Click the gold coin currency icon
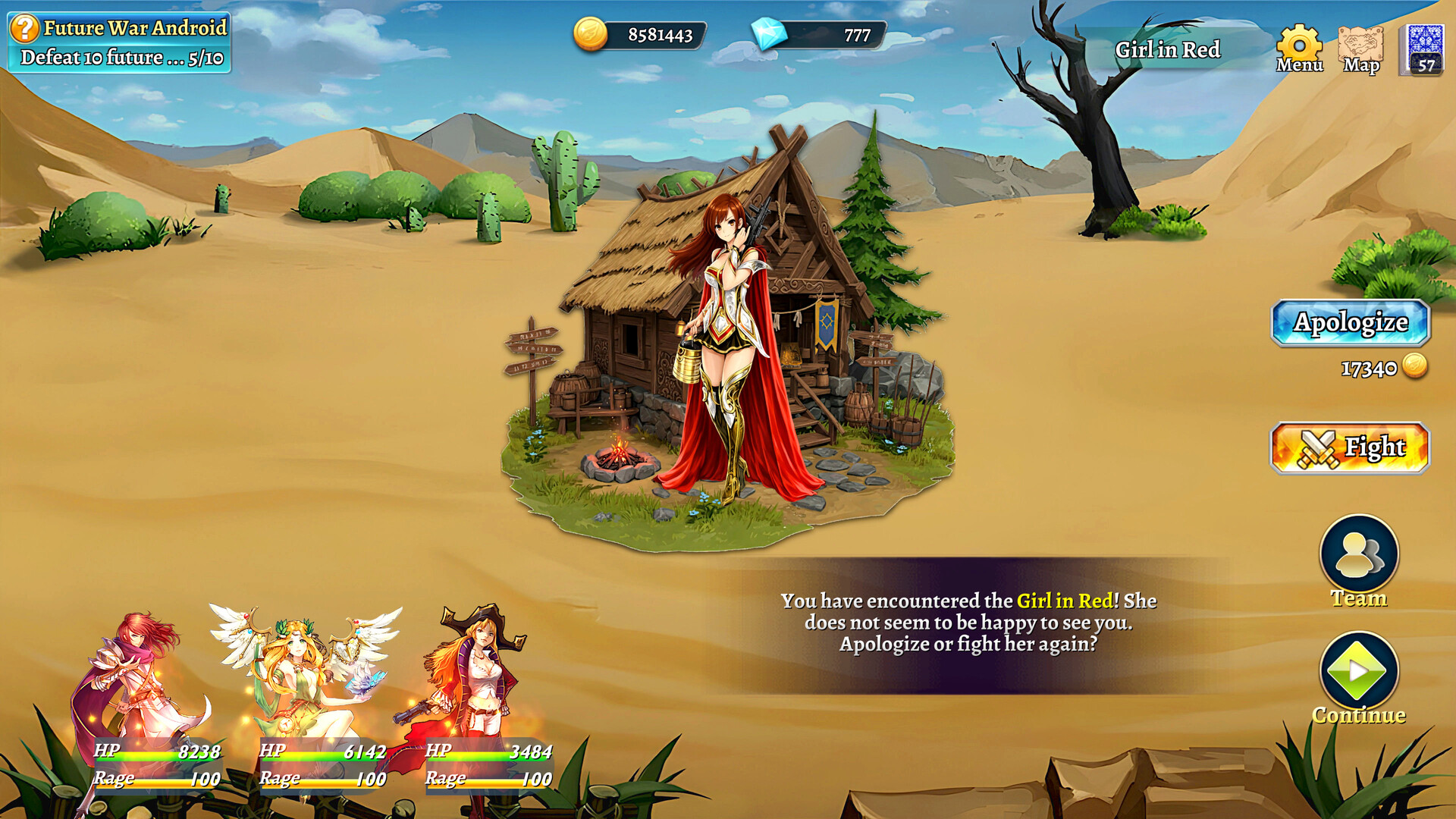 click(591, 32)
